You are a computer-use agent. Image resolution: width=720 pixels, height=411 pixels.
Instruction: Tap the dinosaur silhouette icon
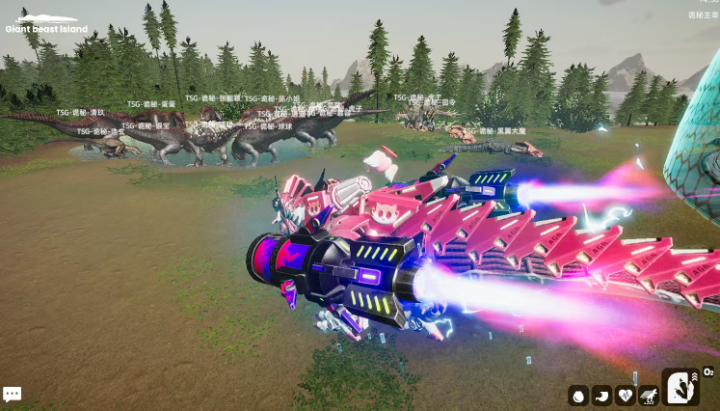648,395
